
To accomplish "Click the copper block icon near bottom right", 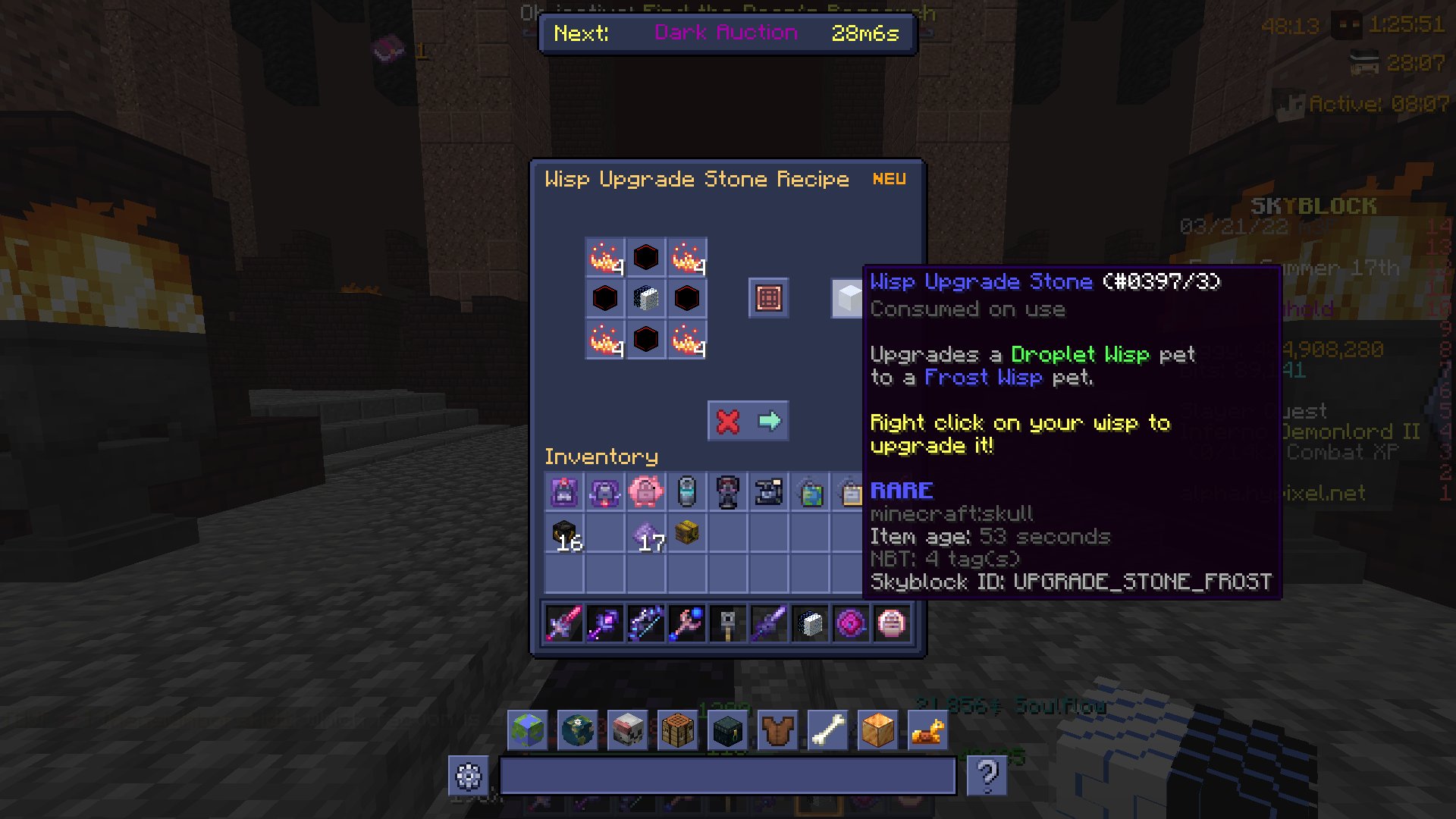I will tap(878, 730).
